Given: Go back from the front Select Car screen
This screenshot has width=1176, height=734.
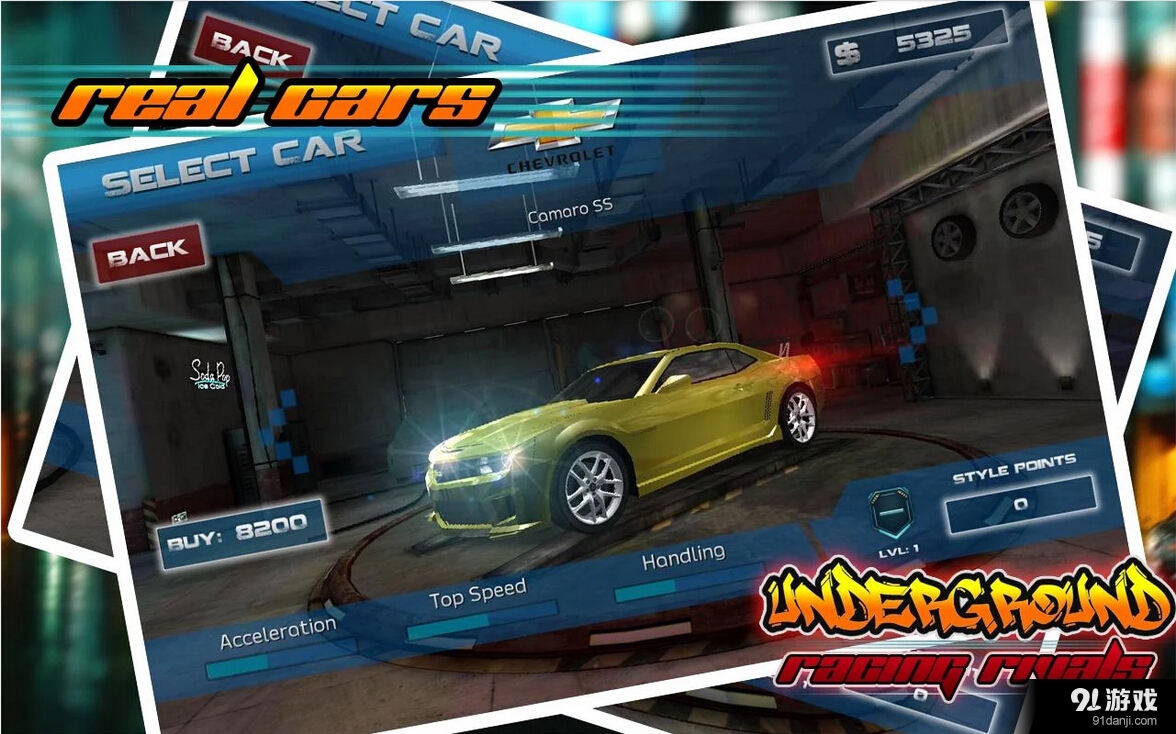Looking at the screenshot, I should [148, 254].
